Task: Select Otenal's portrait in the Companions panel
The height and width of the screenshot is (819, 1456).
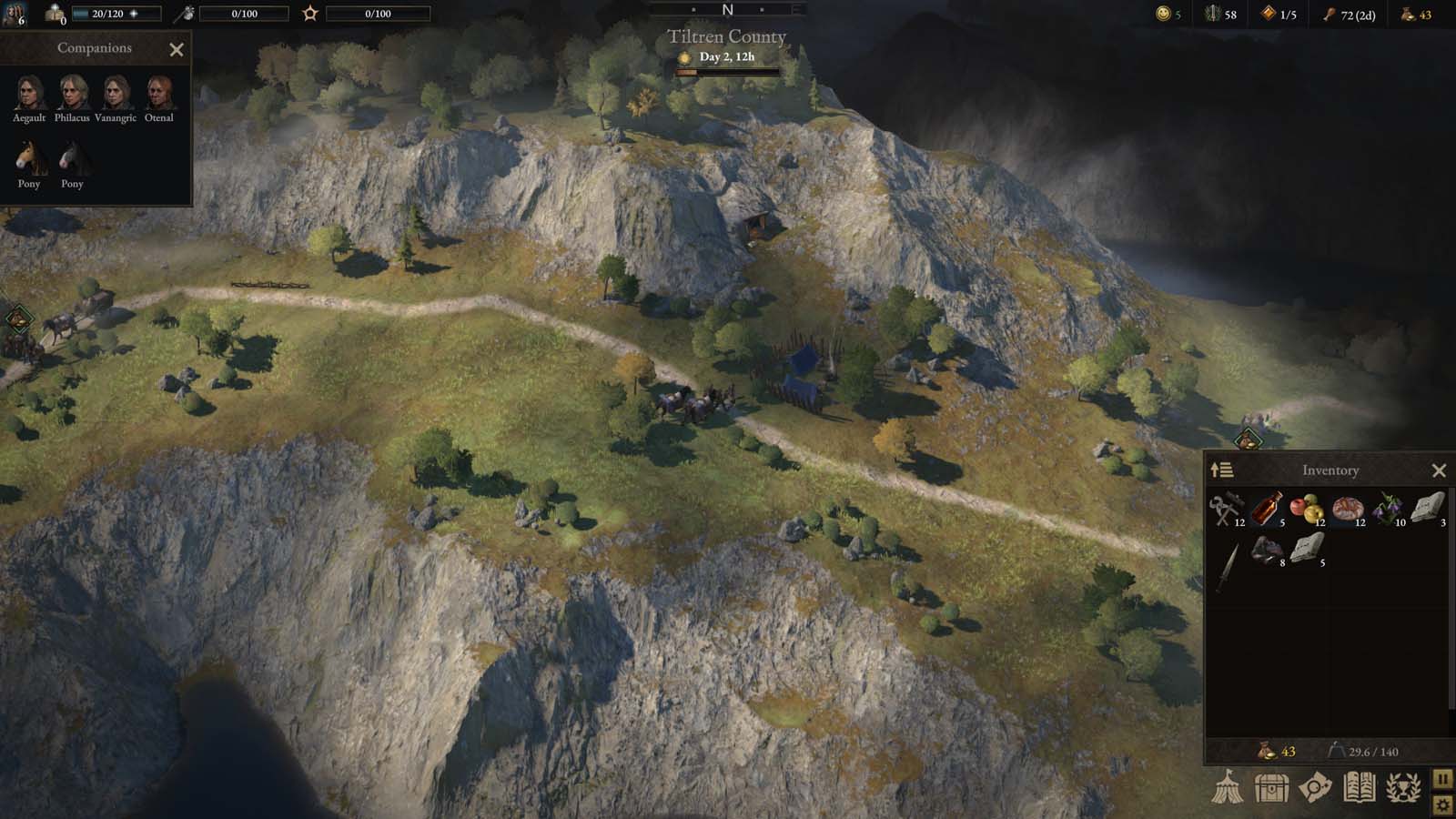Action: click(162, 94)
